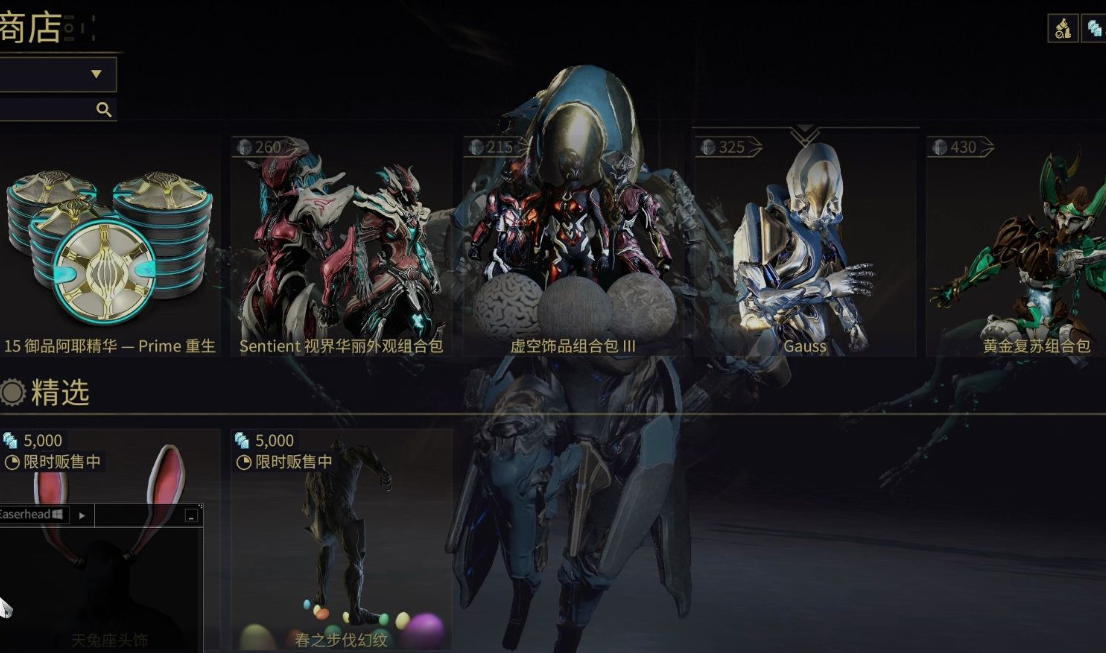1106x653 pixels.
Task: Select the 春之步伐幻纹 featured item
Action: pyautogui.click(x=341, y=540)
